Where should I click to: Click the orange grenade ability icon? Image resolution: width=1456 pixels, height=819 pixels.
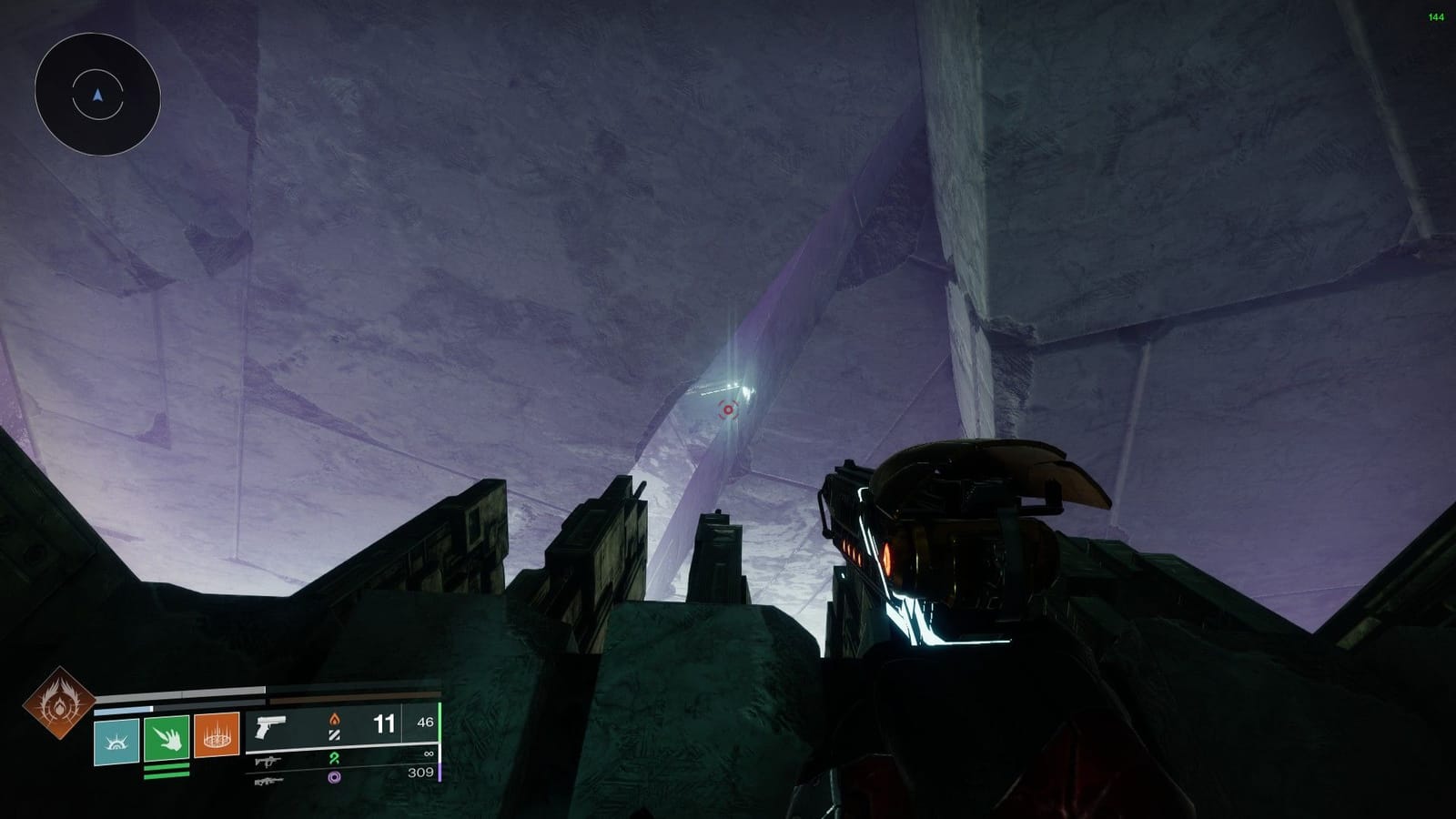pyautogui.click(x=217, y=738)
